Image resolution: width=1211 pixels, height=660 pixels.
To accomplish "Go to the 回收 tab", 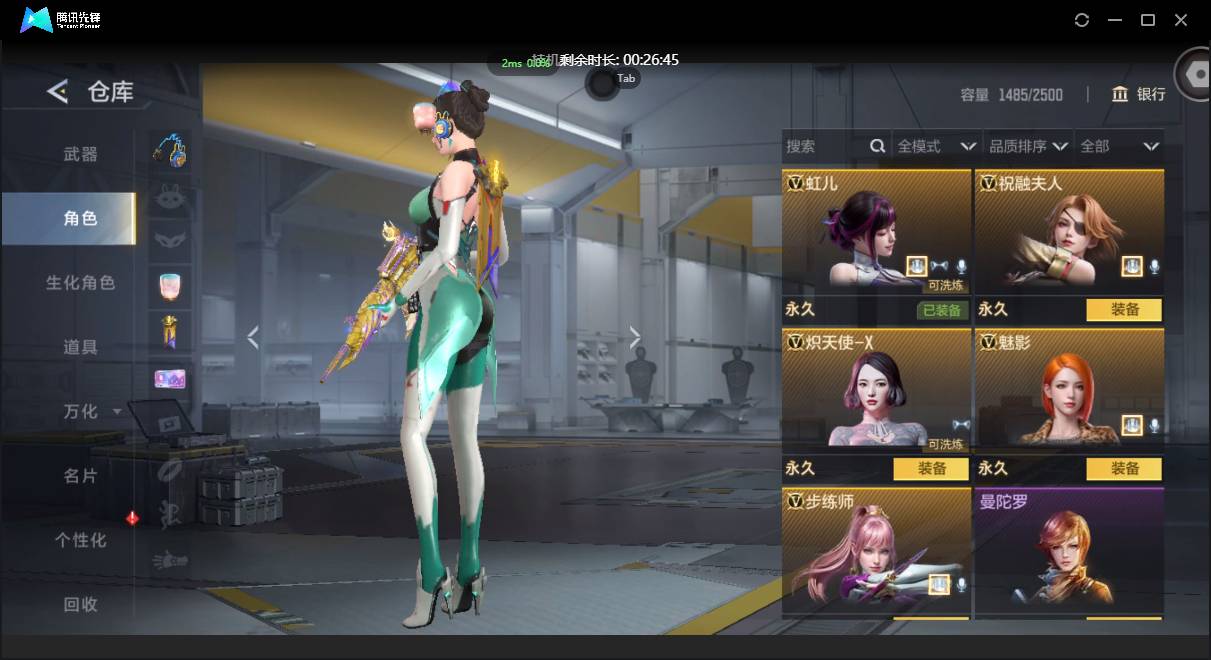I will pos(80,604).
